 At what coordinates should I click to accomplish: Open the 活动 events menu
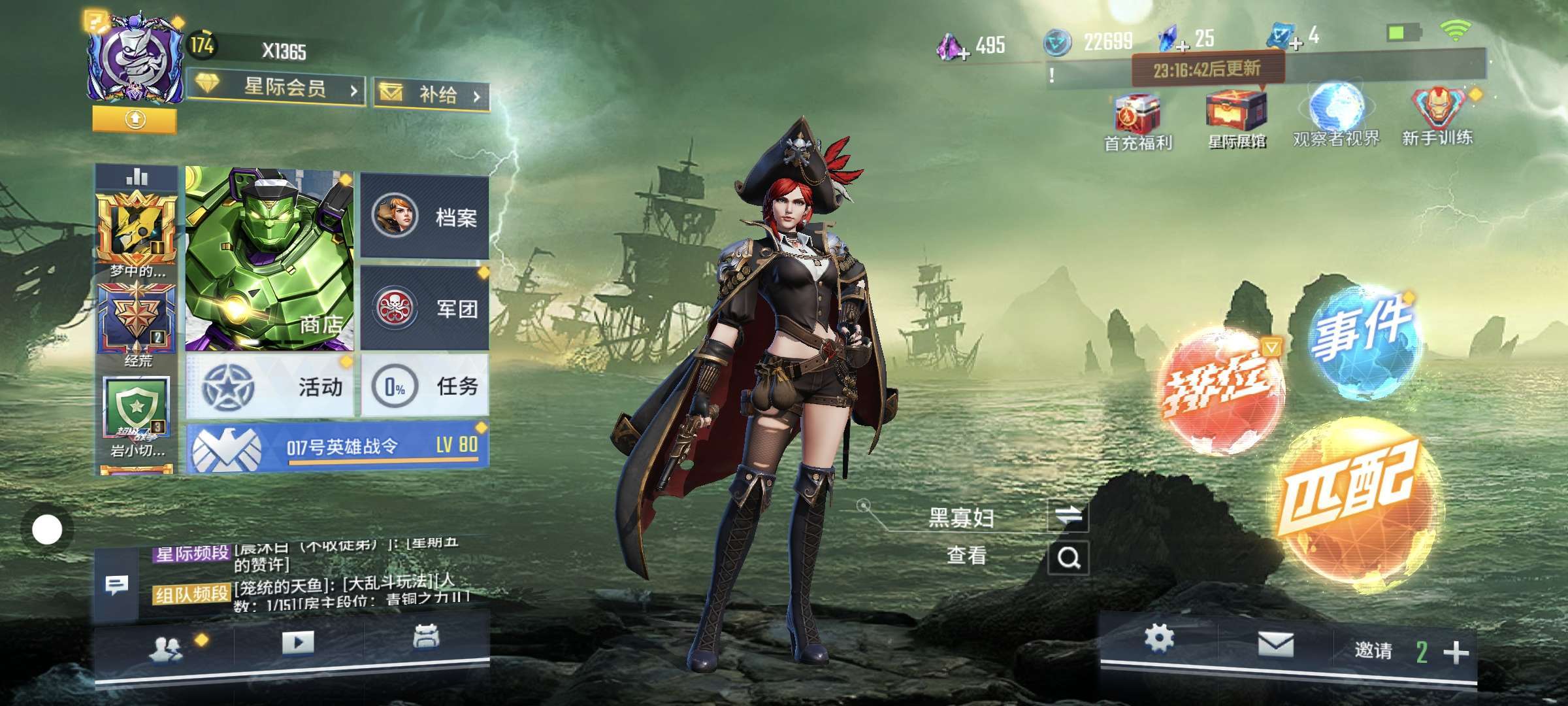coord(270,386)
